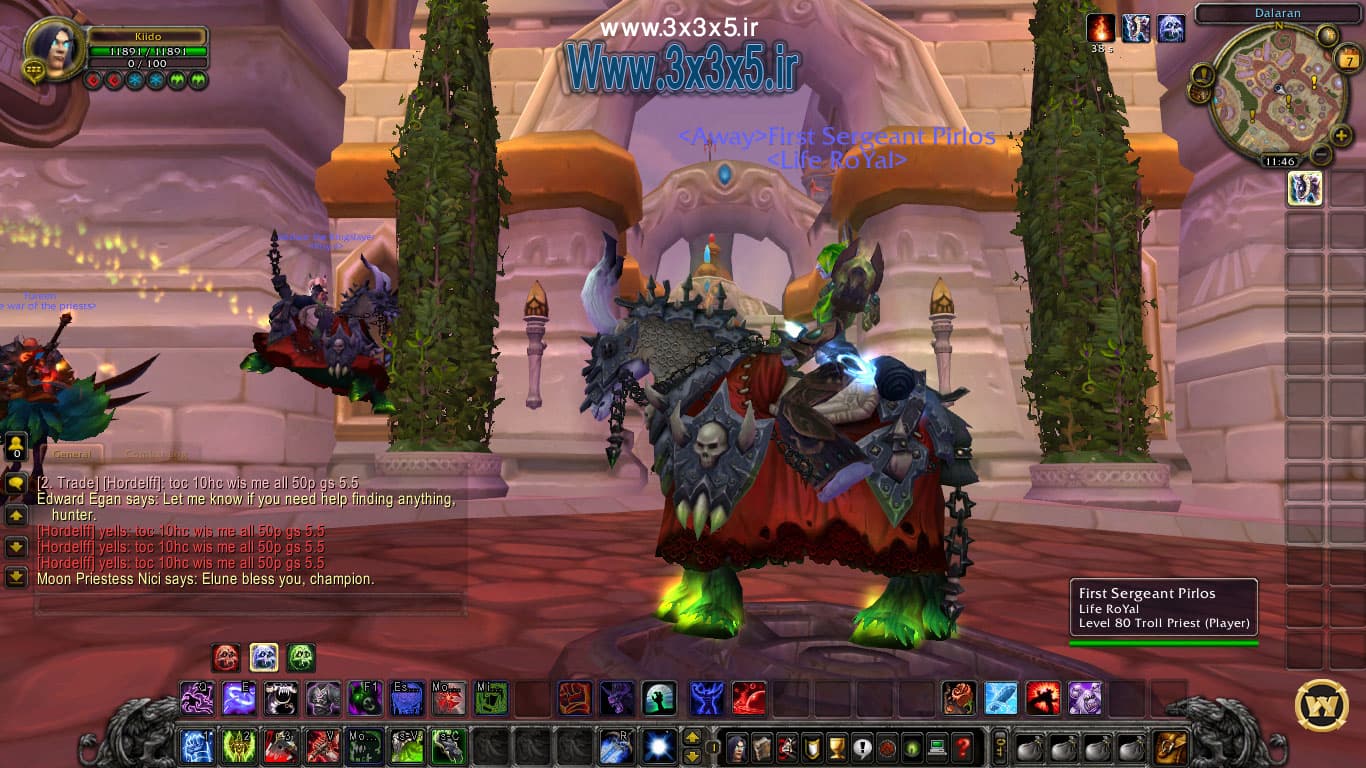Jump to newest chat with bottom arrow button
Image resolution: width=1366 pixels, height=768 pixels.
click(15, 577)
